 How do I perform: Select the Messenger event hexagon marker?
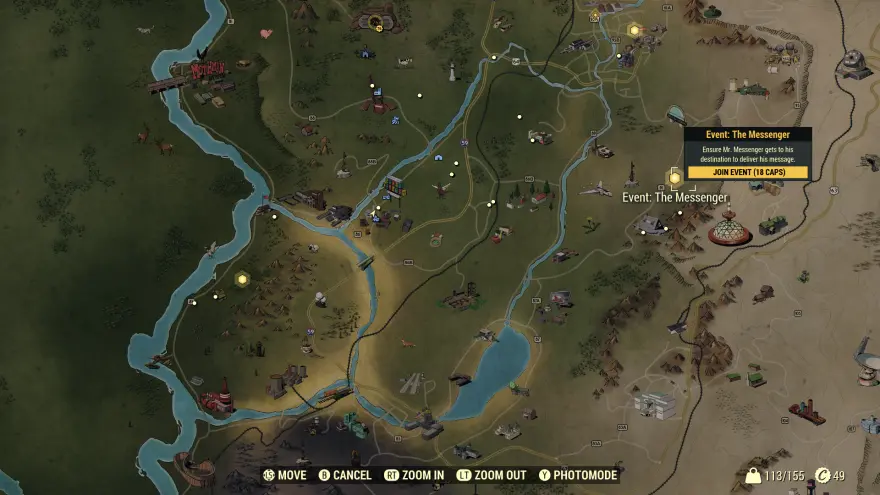click(x=675, y=178)
